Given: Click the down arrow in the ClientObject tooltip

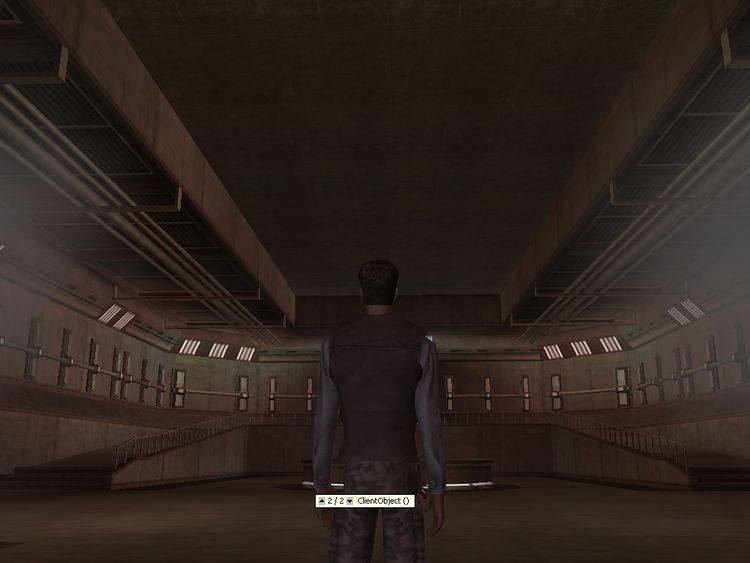Looking at the screenshot, I should click(350, 500).
